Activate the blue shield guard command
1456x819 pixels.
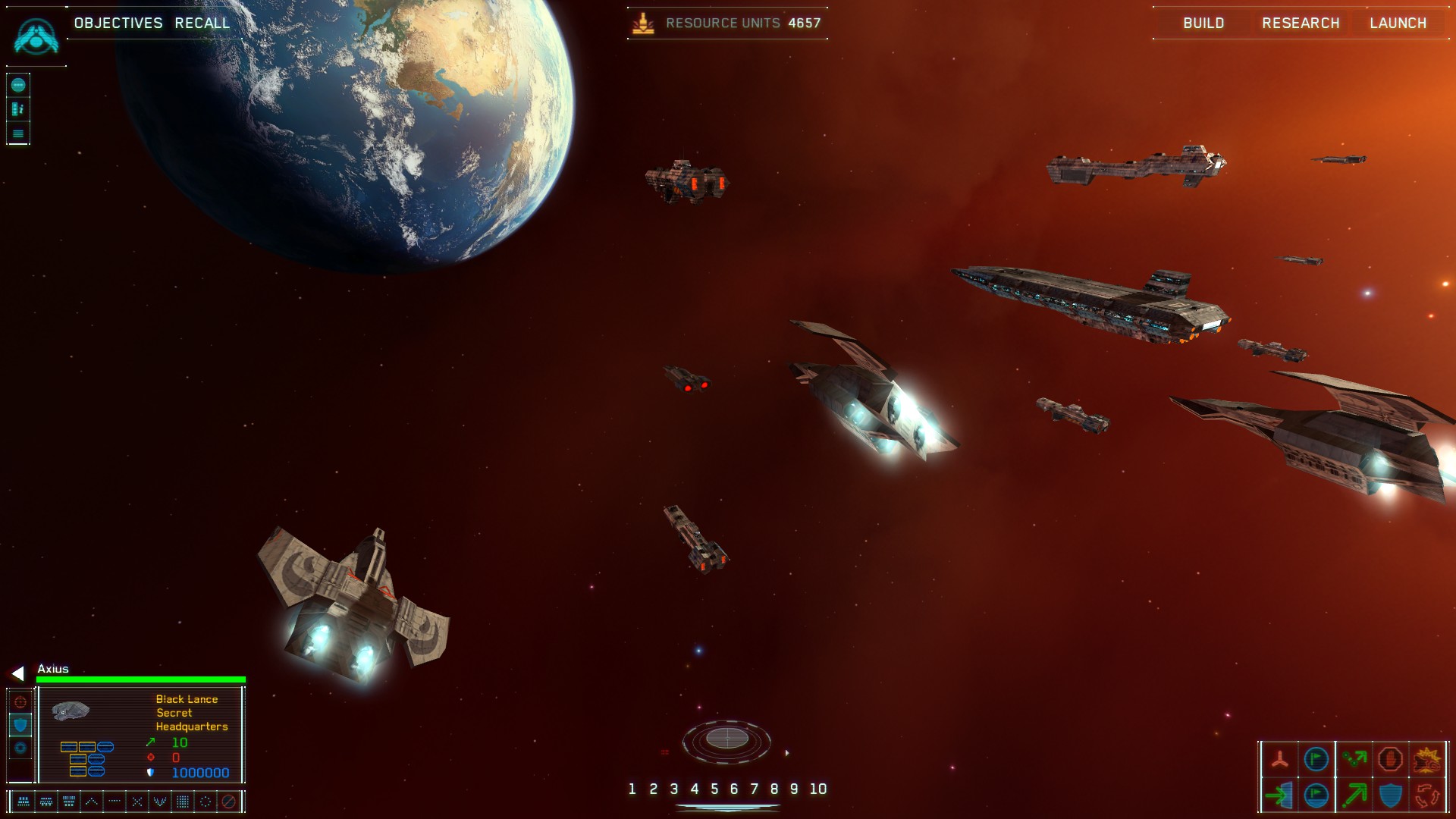[x=1390, y=795]
